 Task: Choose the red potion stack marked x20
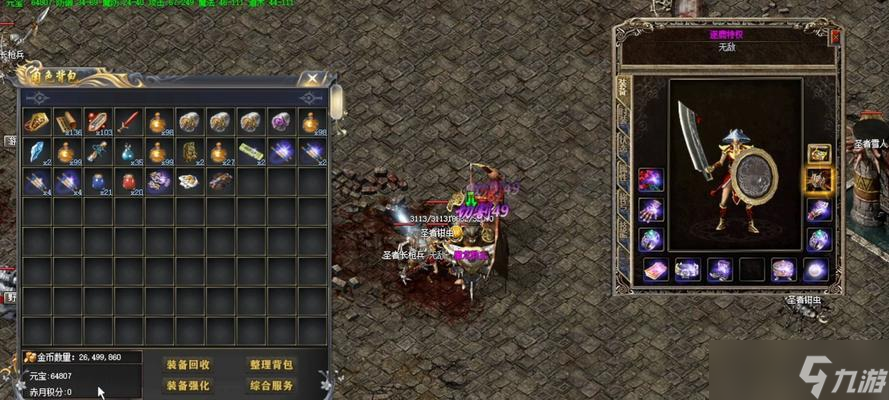pyautogui.click(x=129, y=181)
